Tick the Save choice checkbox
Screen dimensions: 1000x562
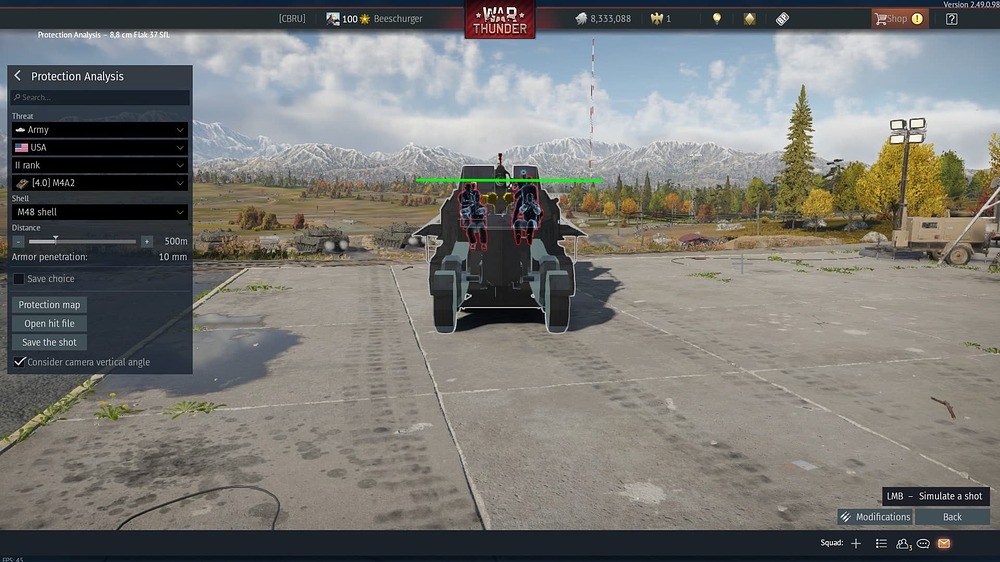19,279
